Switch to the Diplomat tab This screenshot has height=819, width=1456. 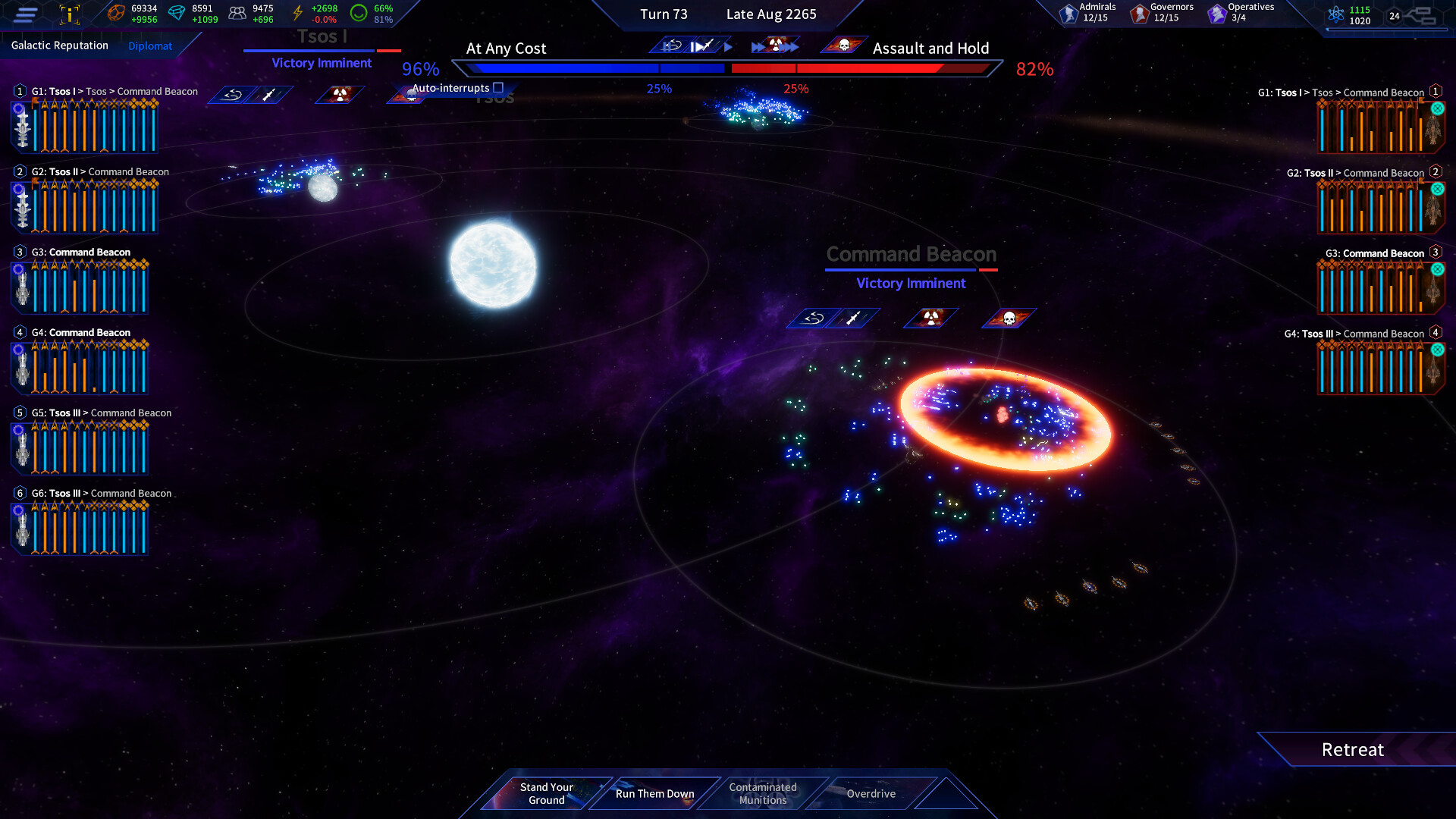point(150,45)
